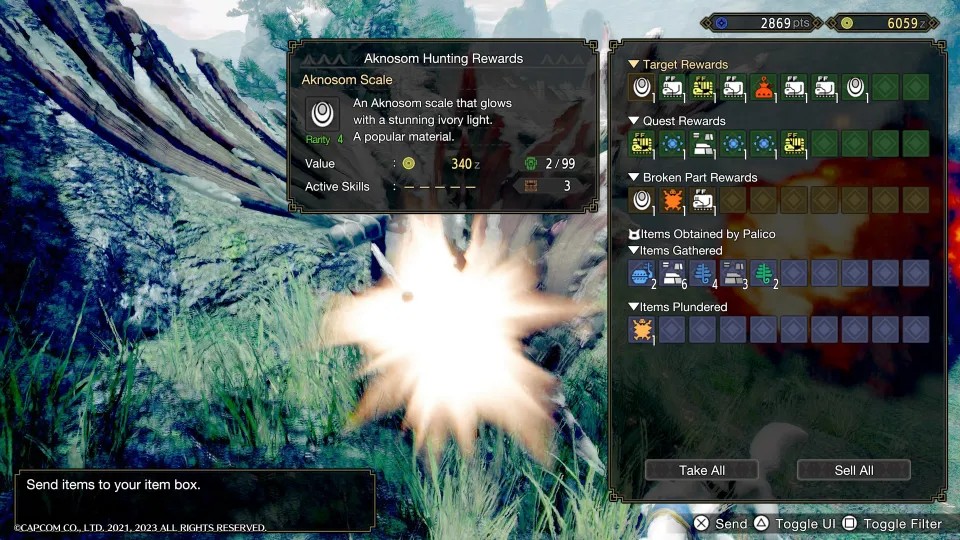Choose the blue plant in Items Gathered
Image resolution: width=960 pixels, height=540 pixels.
[x=702, y=273]
